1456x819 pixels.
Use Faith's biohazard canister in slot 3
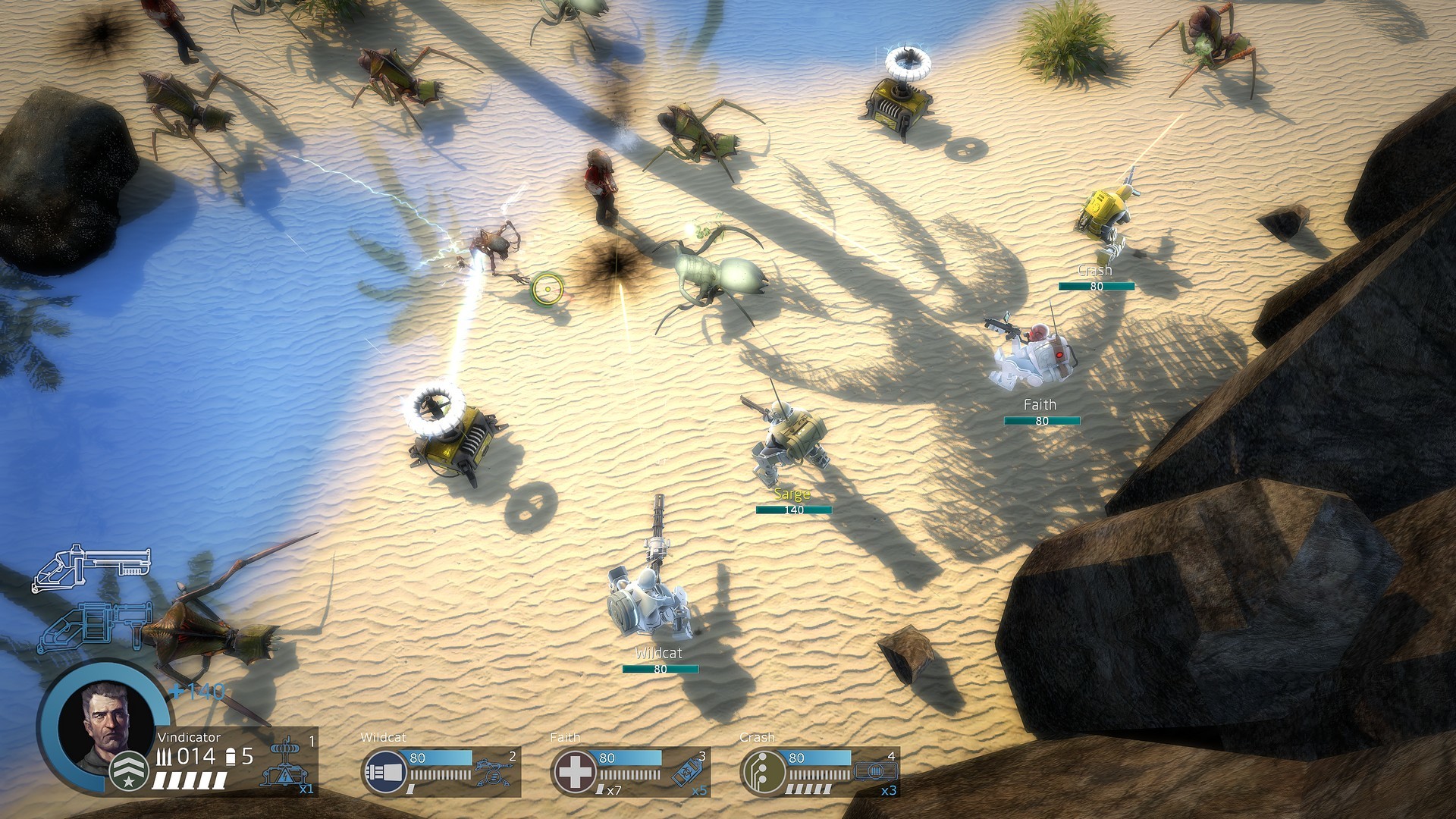(689, 770)
